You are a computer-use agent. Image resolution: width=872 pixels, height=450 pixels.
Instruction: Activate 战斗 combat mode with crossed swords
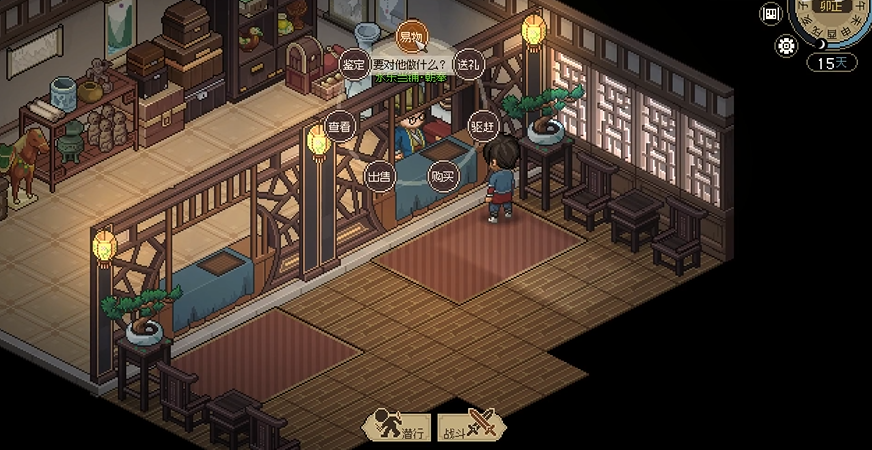coord(471,426)
